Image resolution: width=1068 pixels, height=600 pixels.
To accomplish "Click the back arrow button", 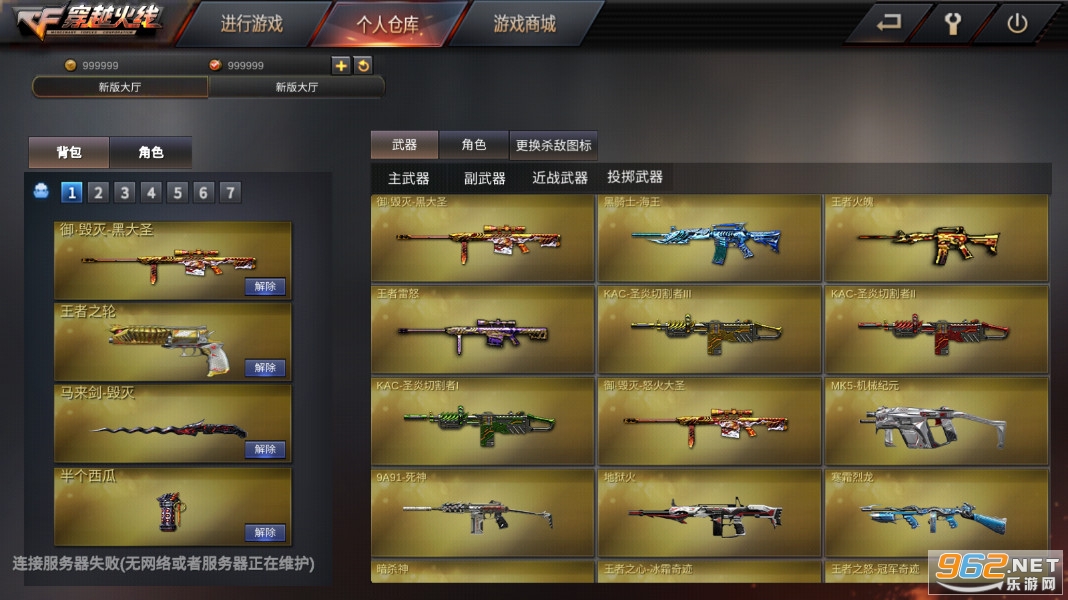I will [888, 24].
